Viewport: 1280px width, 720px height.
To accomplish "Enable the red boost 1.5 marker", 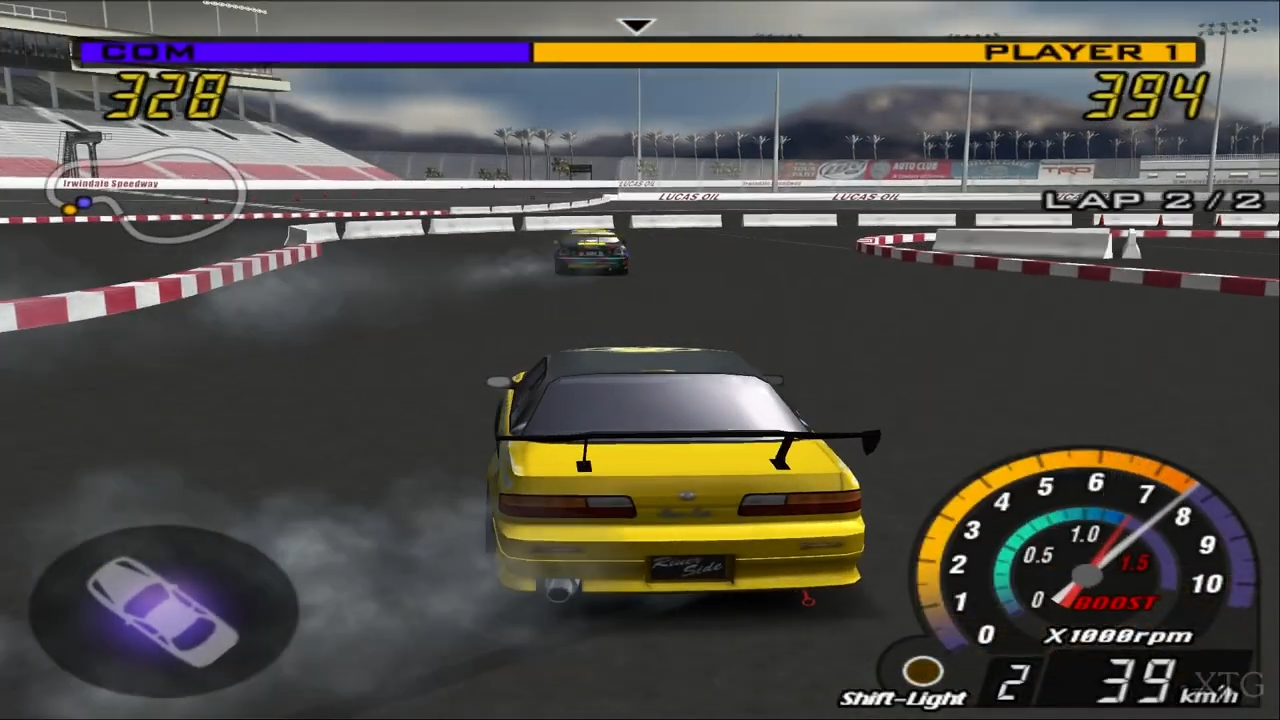I will 1135,562.
